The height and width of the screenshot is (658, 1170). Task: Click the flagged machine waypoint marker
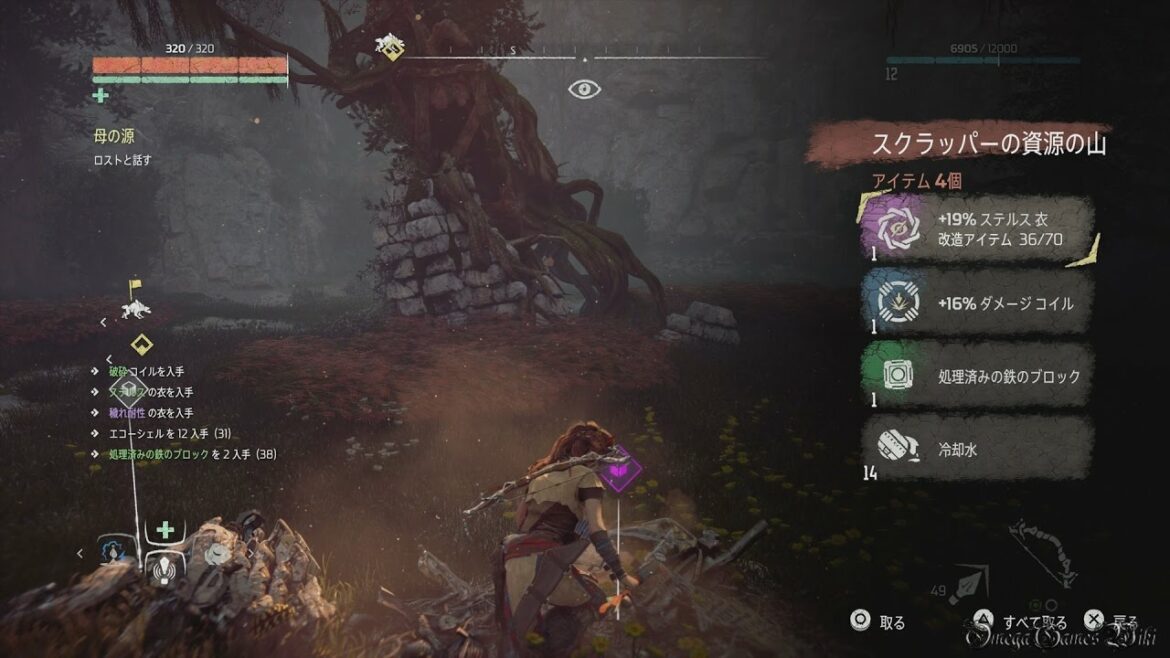point(133,300)
